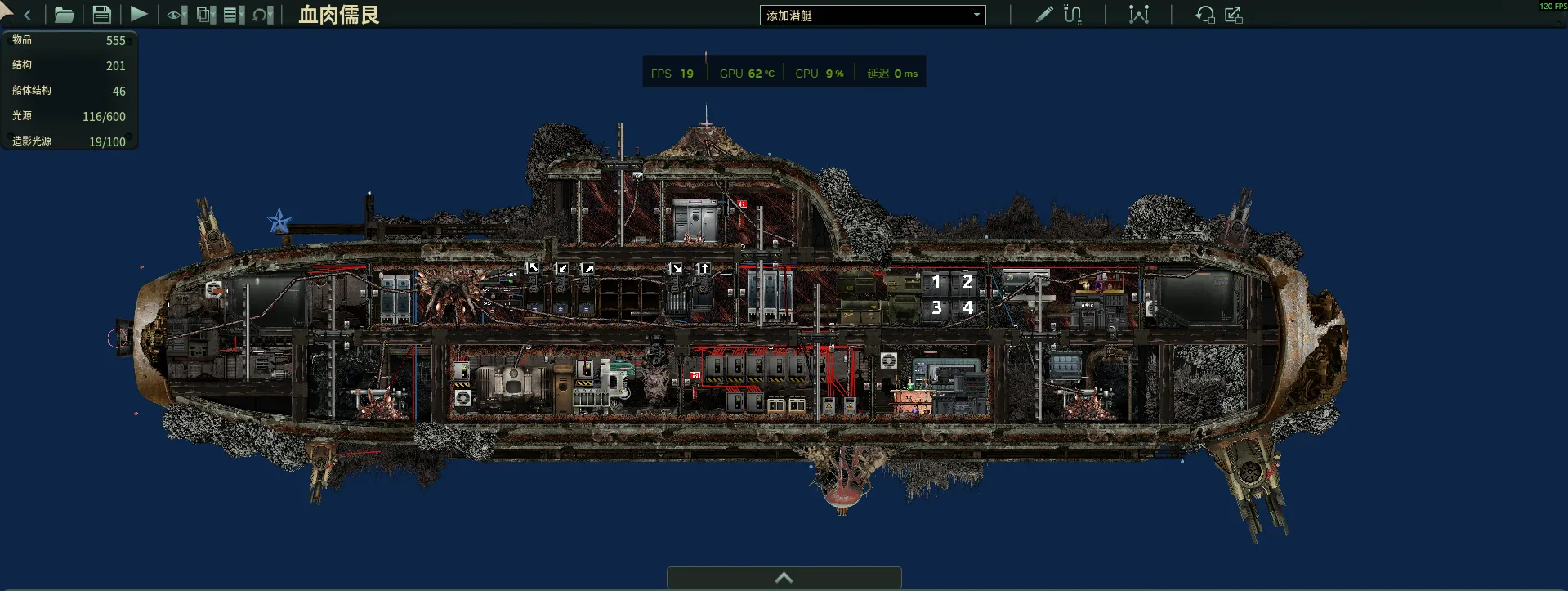Toggle the waypoint nodes generation icon
1568x591 pixels.
[1138, 15]
